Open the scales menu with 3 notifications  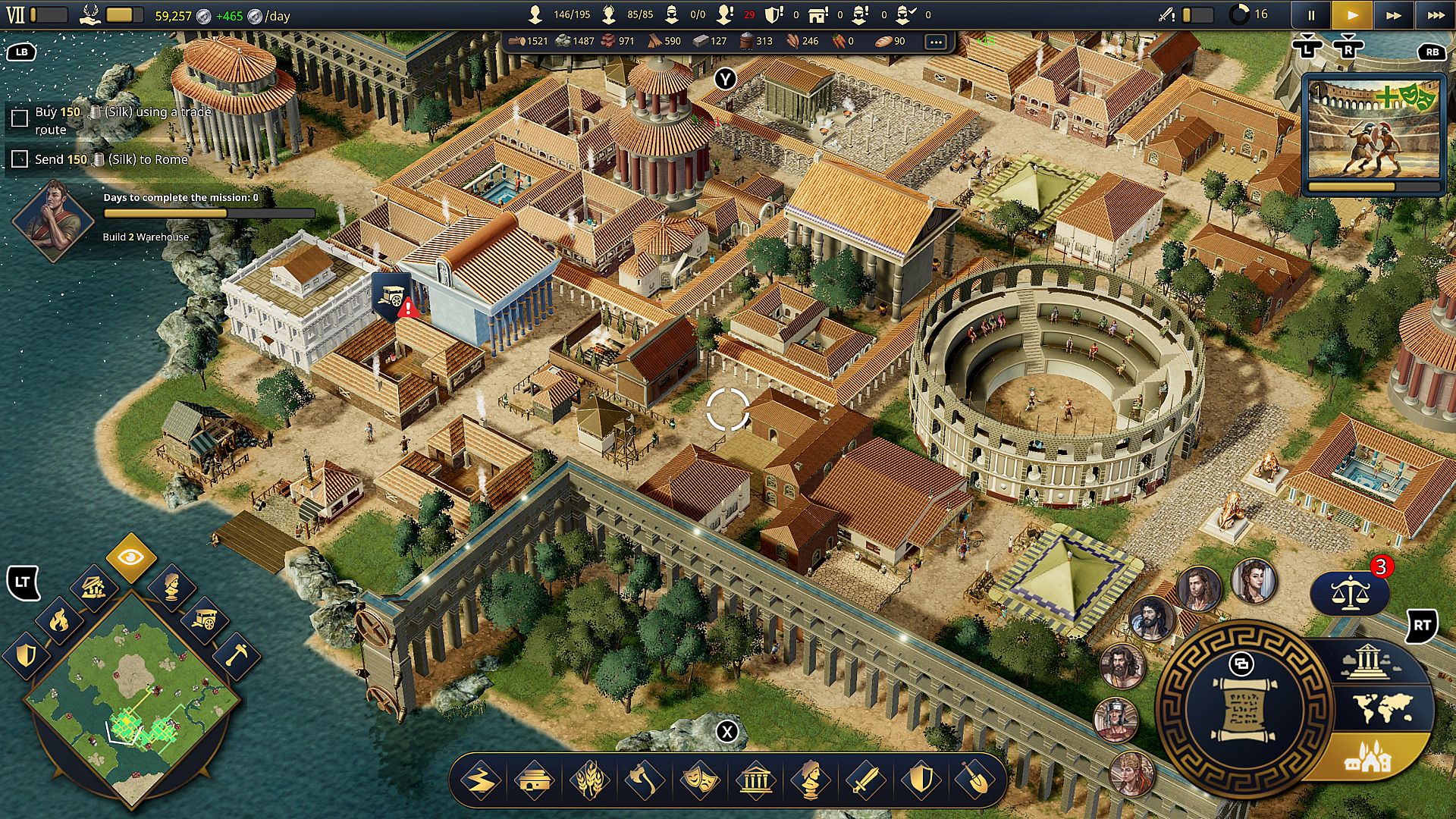pyautogui.click(x=1350, y=592)
